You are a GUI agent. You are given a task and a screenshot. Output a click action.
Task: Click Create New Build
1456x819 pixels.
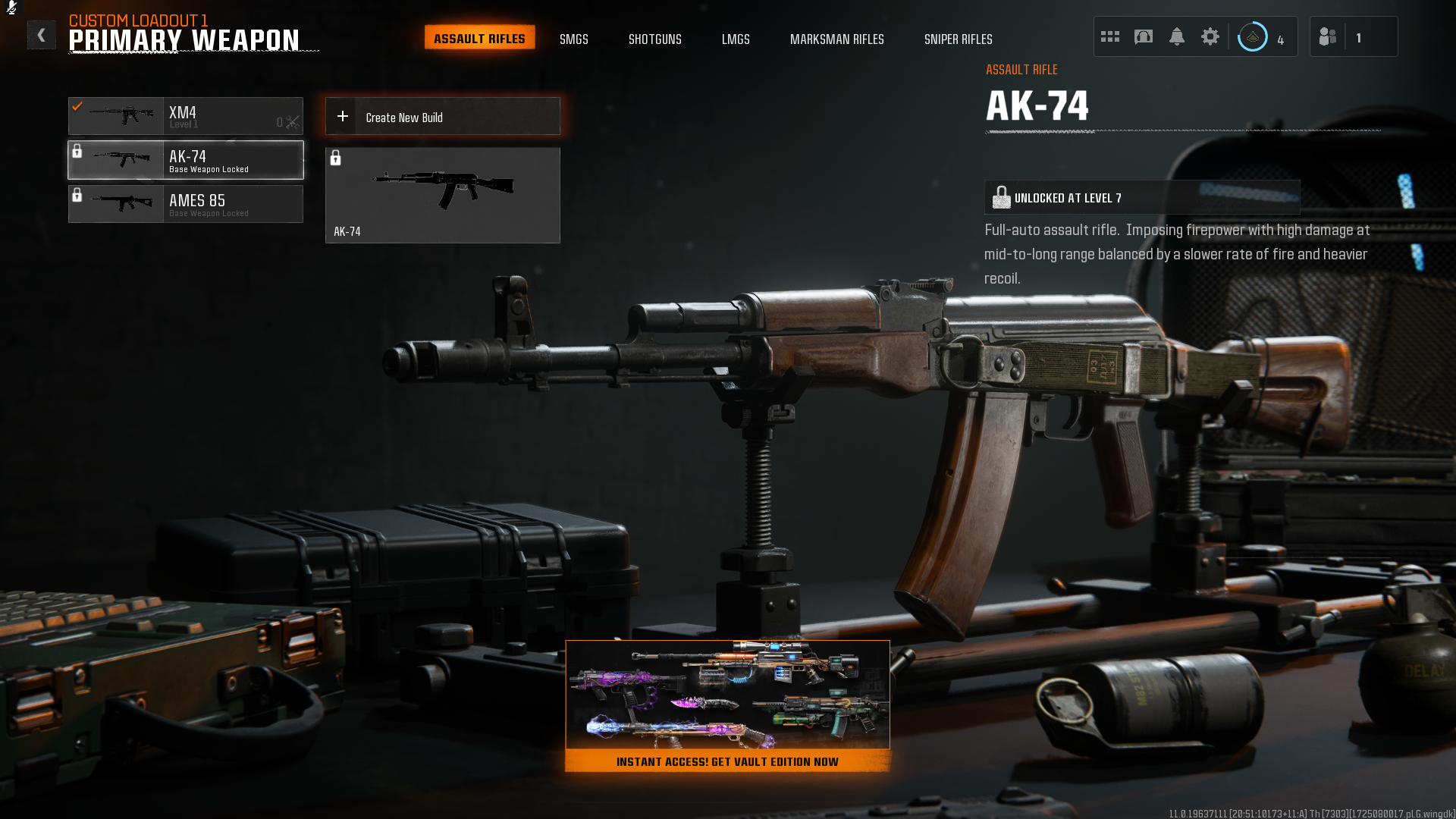442,115
